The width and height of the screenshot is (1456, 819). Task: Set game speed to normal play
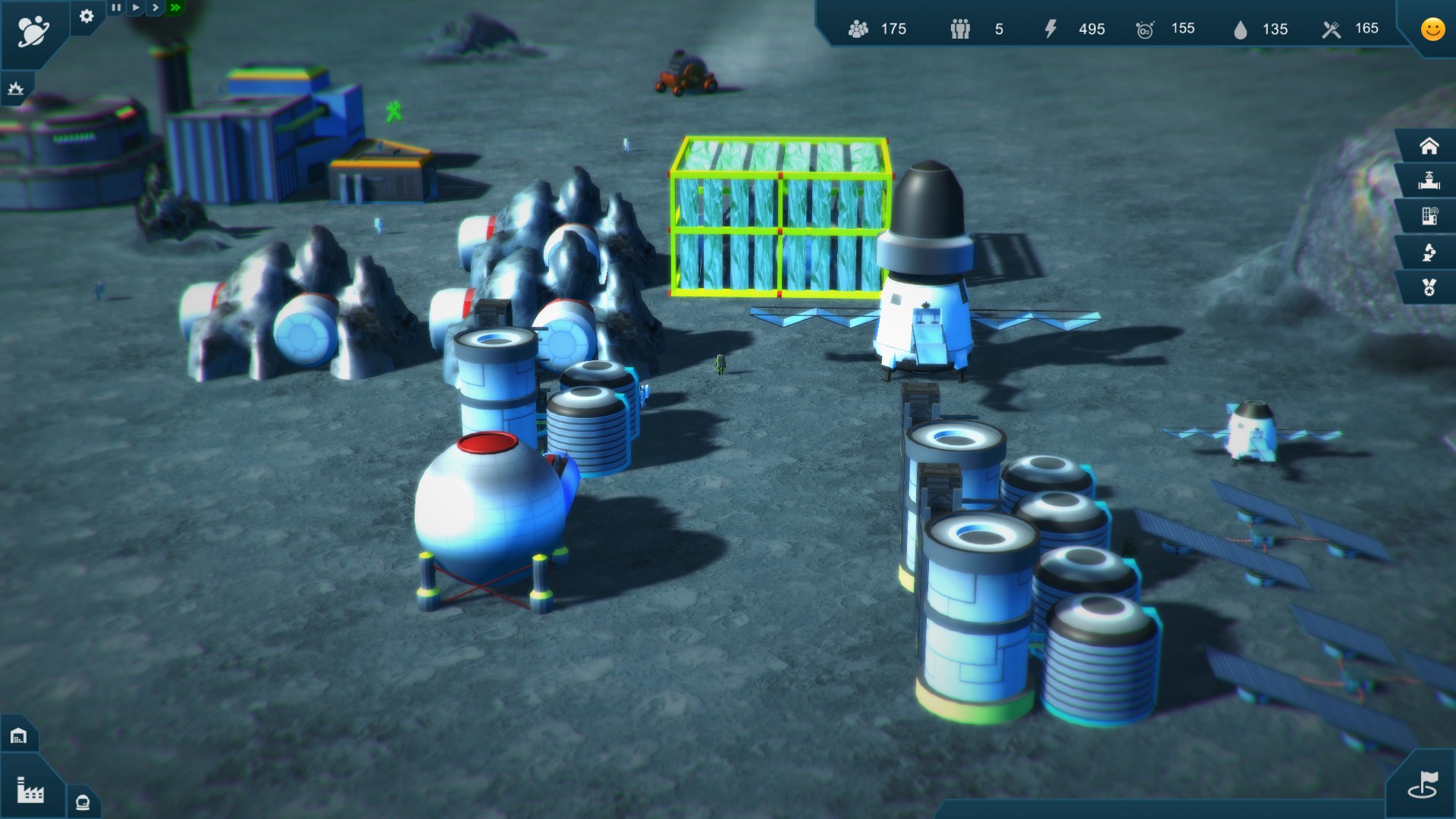(x=136, y=8)
